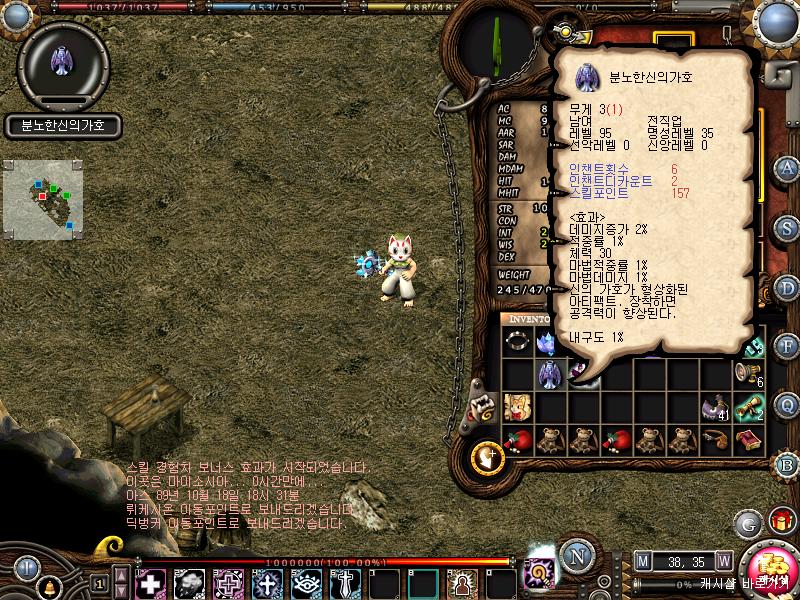
Task: Activate the sword skill on hotbar
Action: coord(345,582)
